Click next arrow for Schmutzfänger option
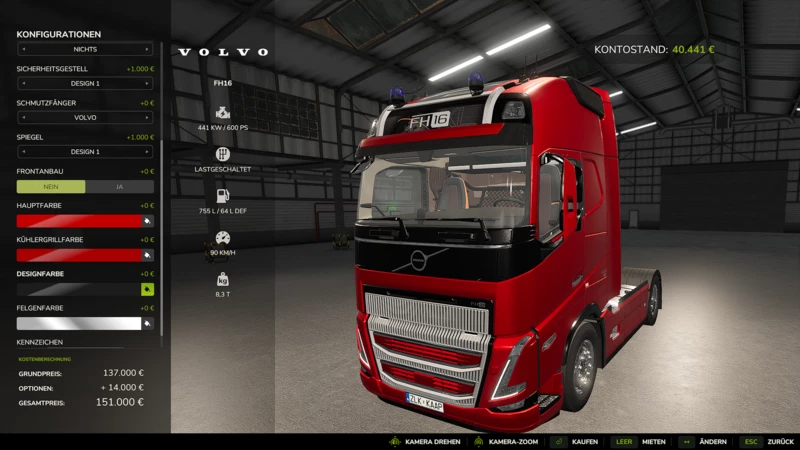The height and width of the screenshot is (450, 800). (x=148, y=117)
